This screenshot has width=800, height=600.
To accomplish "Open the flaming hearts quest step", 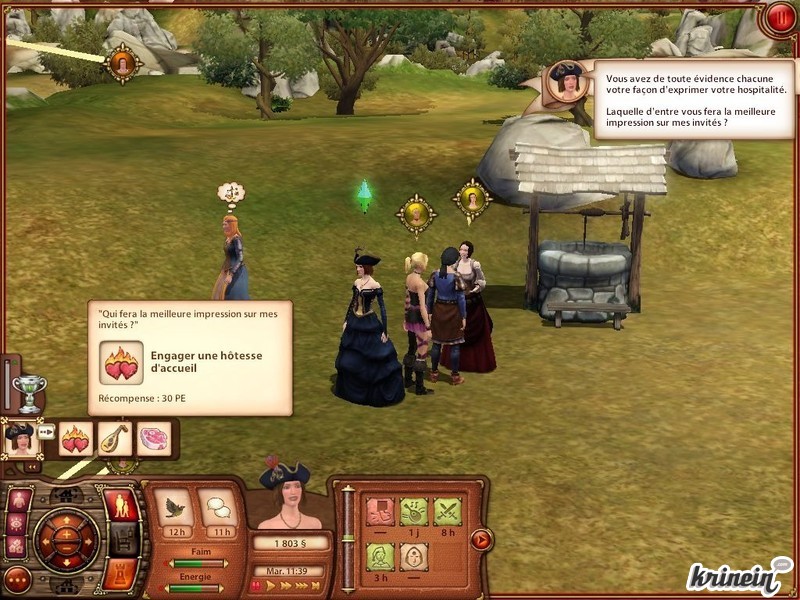I will [x=76, y=438].
